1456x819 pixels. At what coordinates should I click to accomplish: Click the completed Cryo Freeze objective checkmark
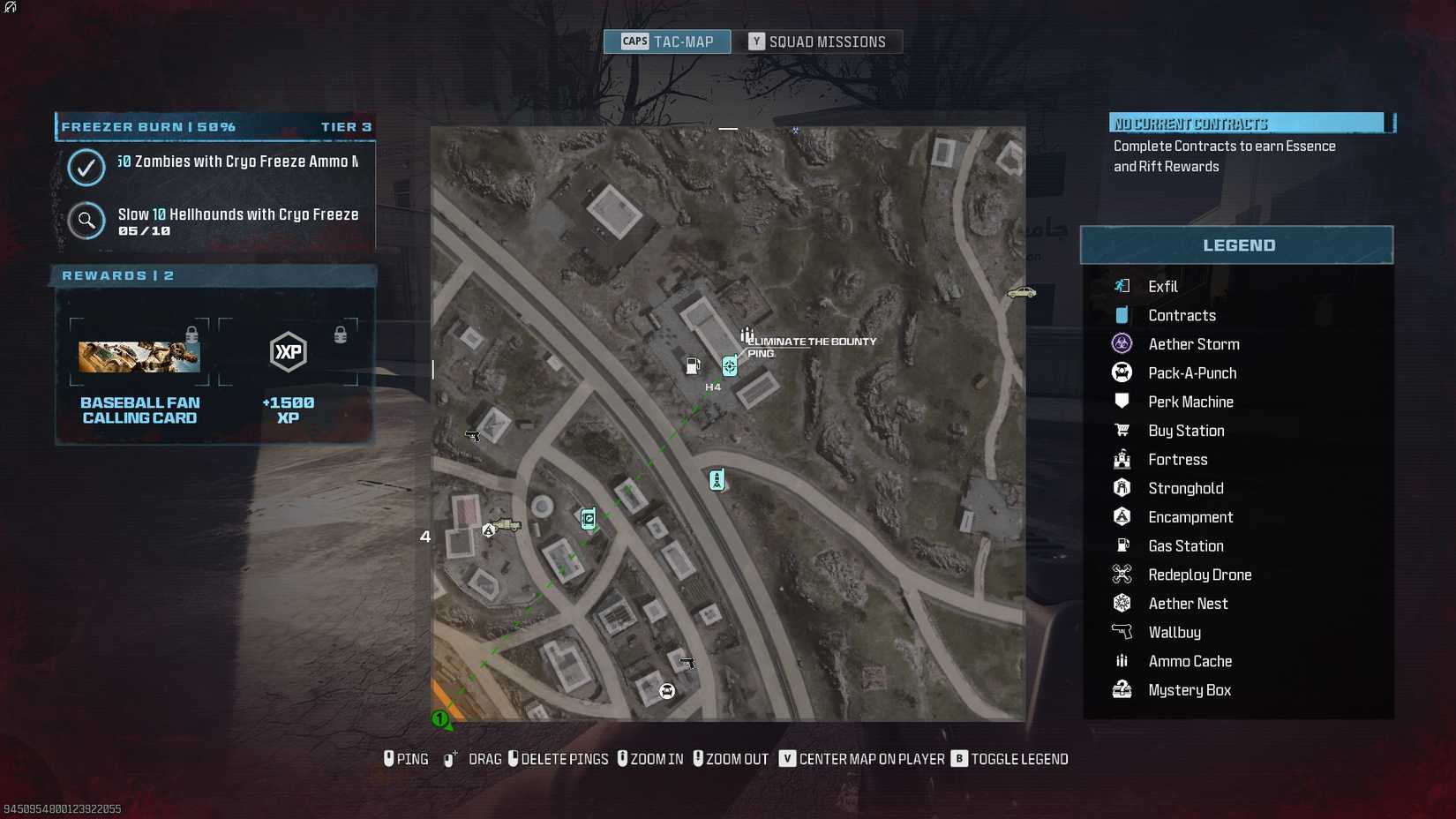[x=86, y=168]
